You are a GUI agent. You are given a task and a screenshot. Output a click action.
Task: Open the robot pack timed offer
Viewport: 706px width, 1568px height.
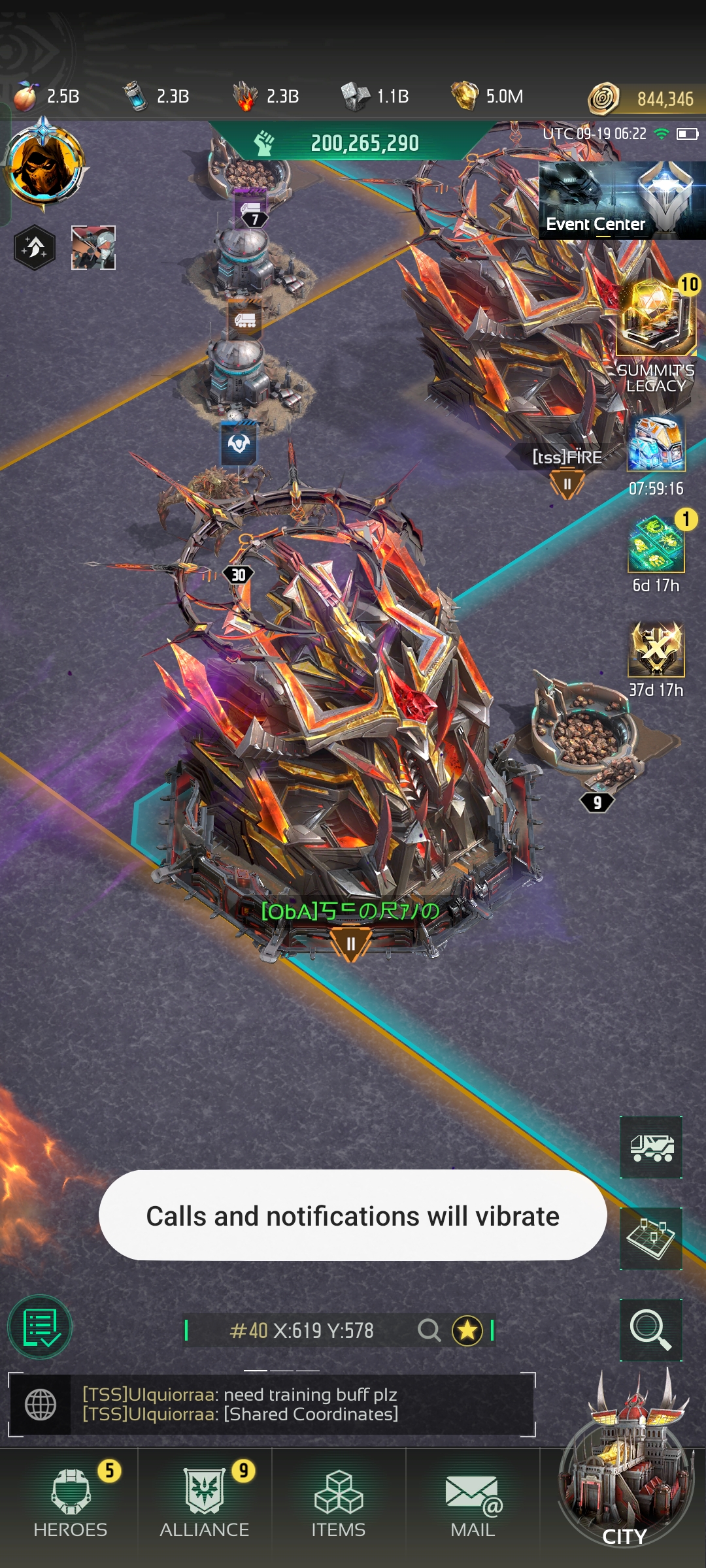[656, 444]
